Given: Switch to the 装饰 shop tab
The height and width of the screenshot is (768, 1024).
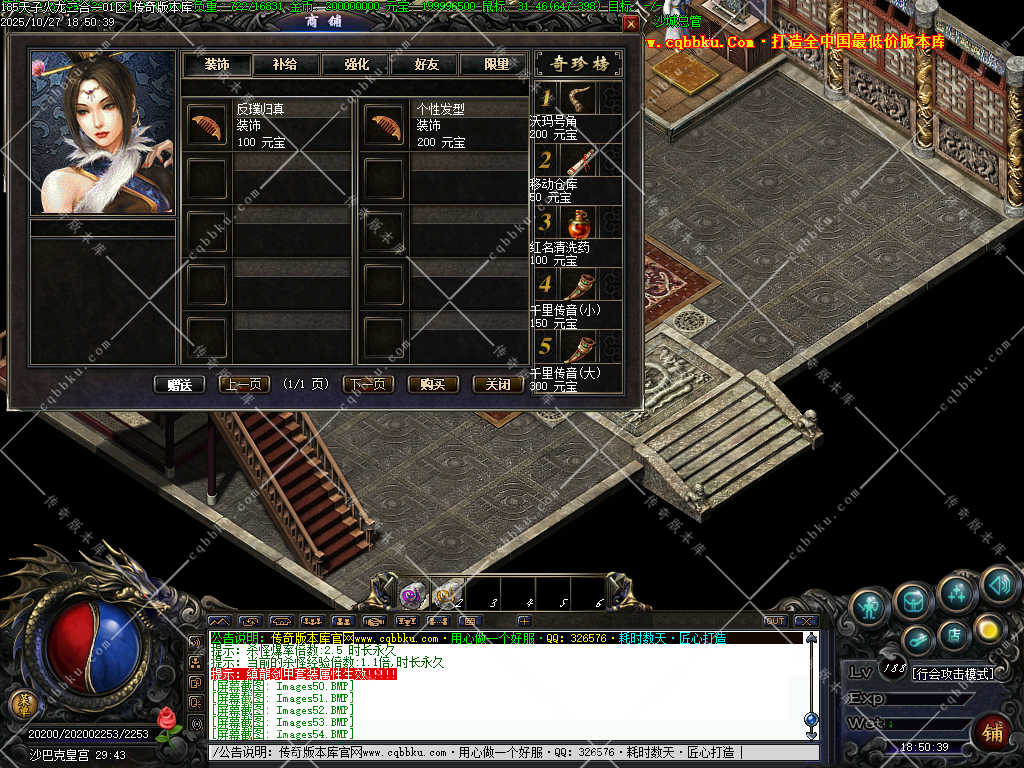Looking at the screenshot, I should tap(216, 64).
